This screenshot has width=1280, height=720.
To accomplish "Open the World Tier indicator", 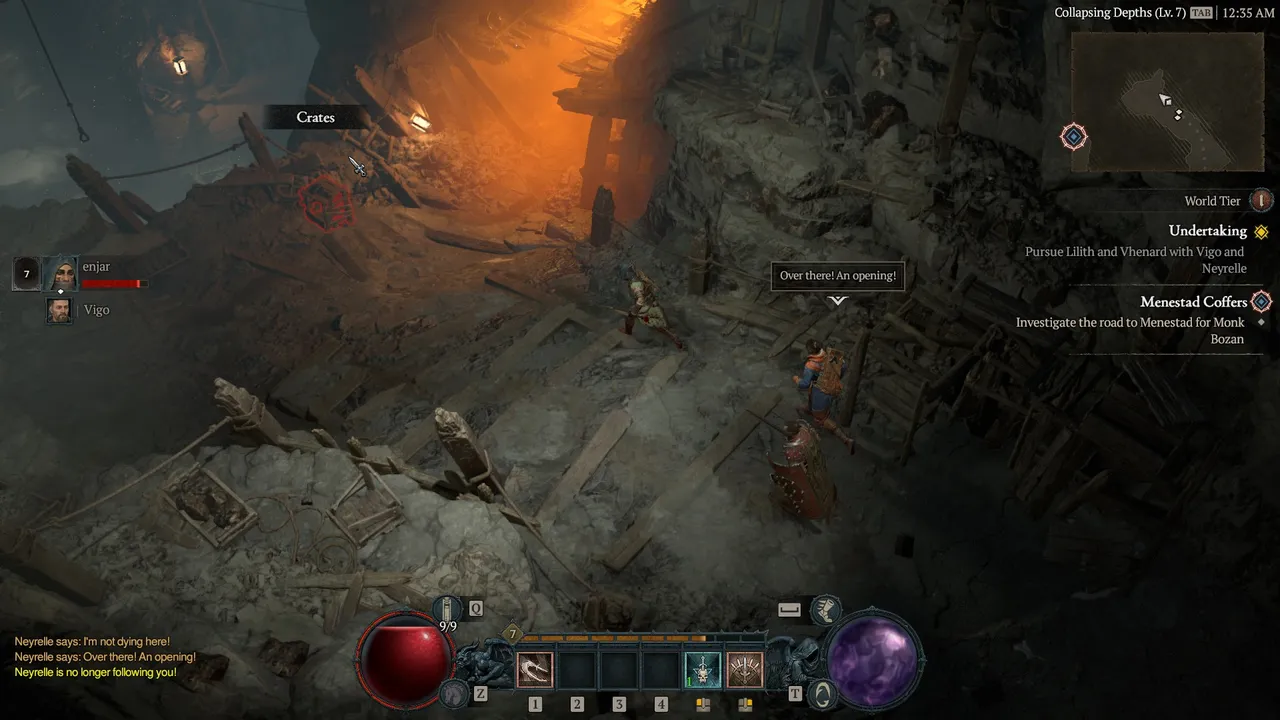I will coord(1261,200).
